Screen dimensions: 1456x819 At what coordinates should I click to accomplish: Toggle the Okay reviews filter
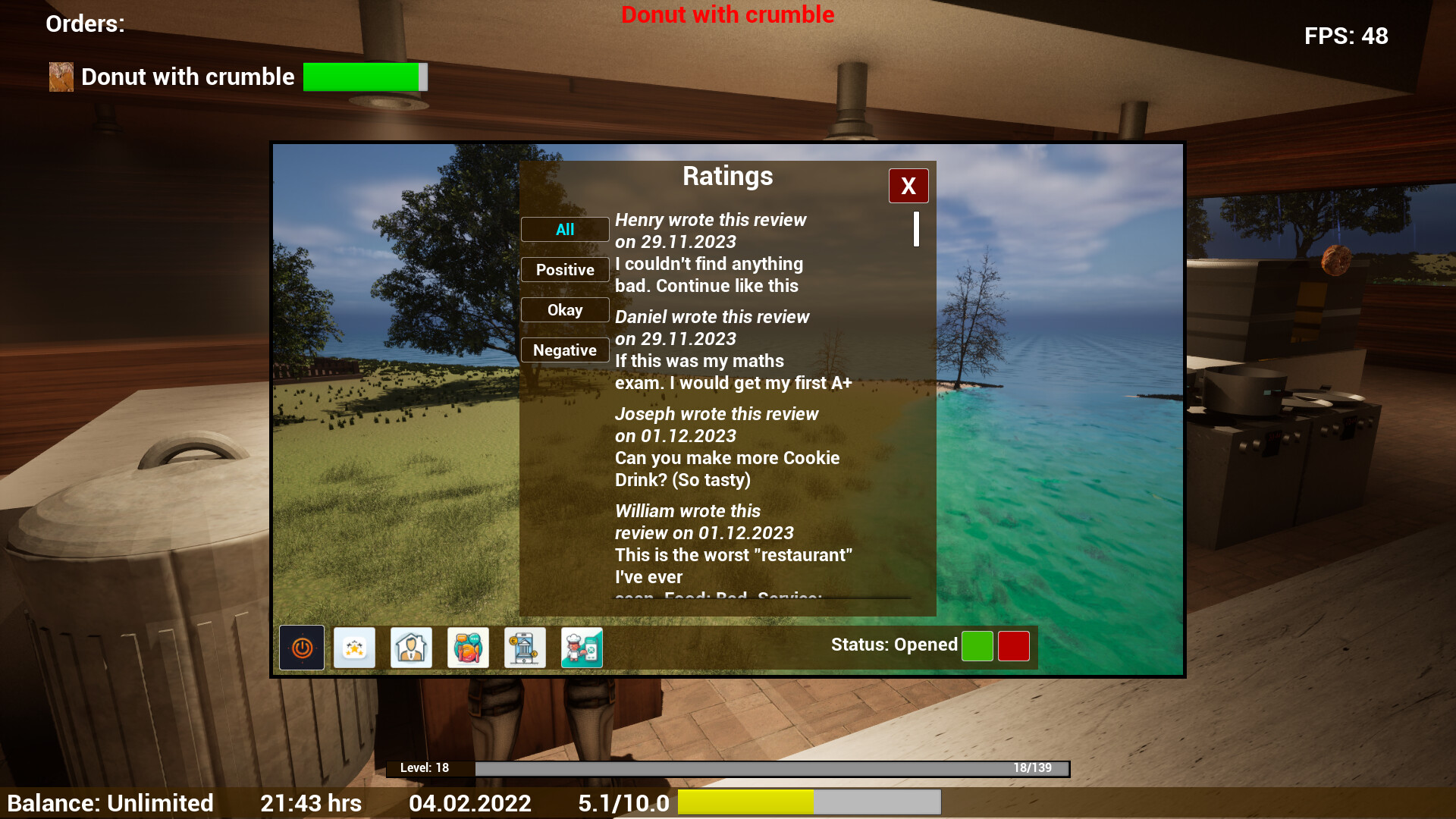tap(564, 309)
